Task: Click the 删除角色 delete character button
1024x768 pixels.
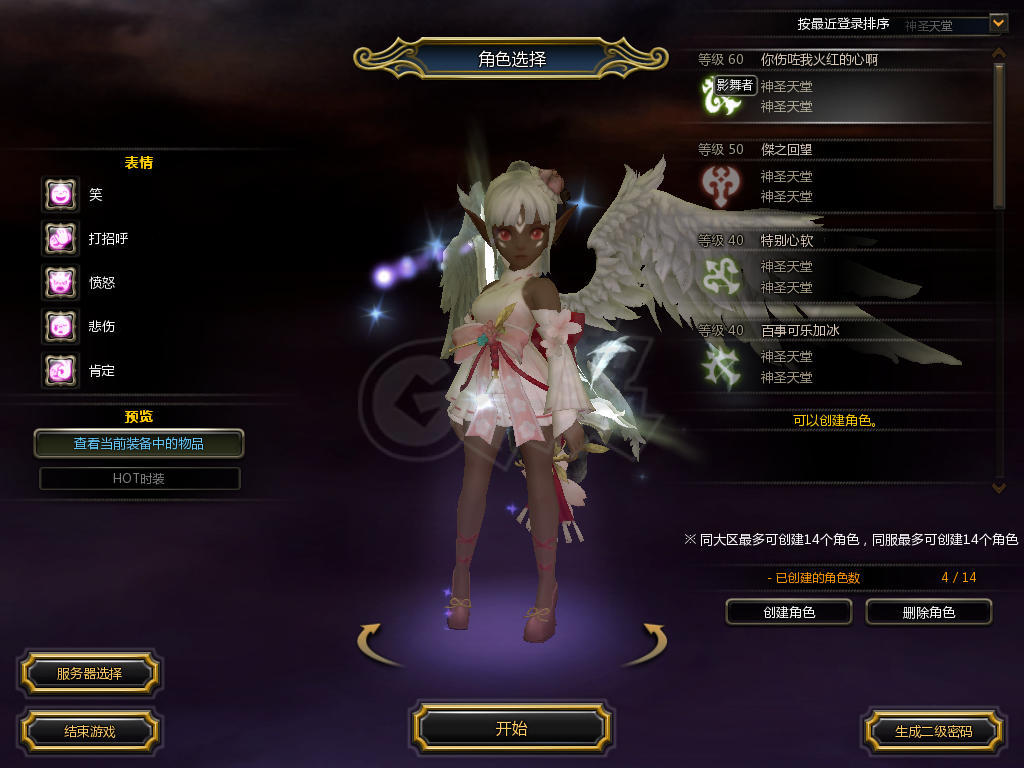Action: (928, 612)
